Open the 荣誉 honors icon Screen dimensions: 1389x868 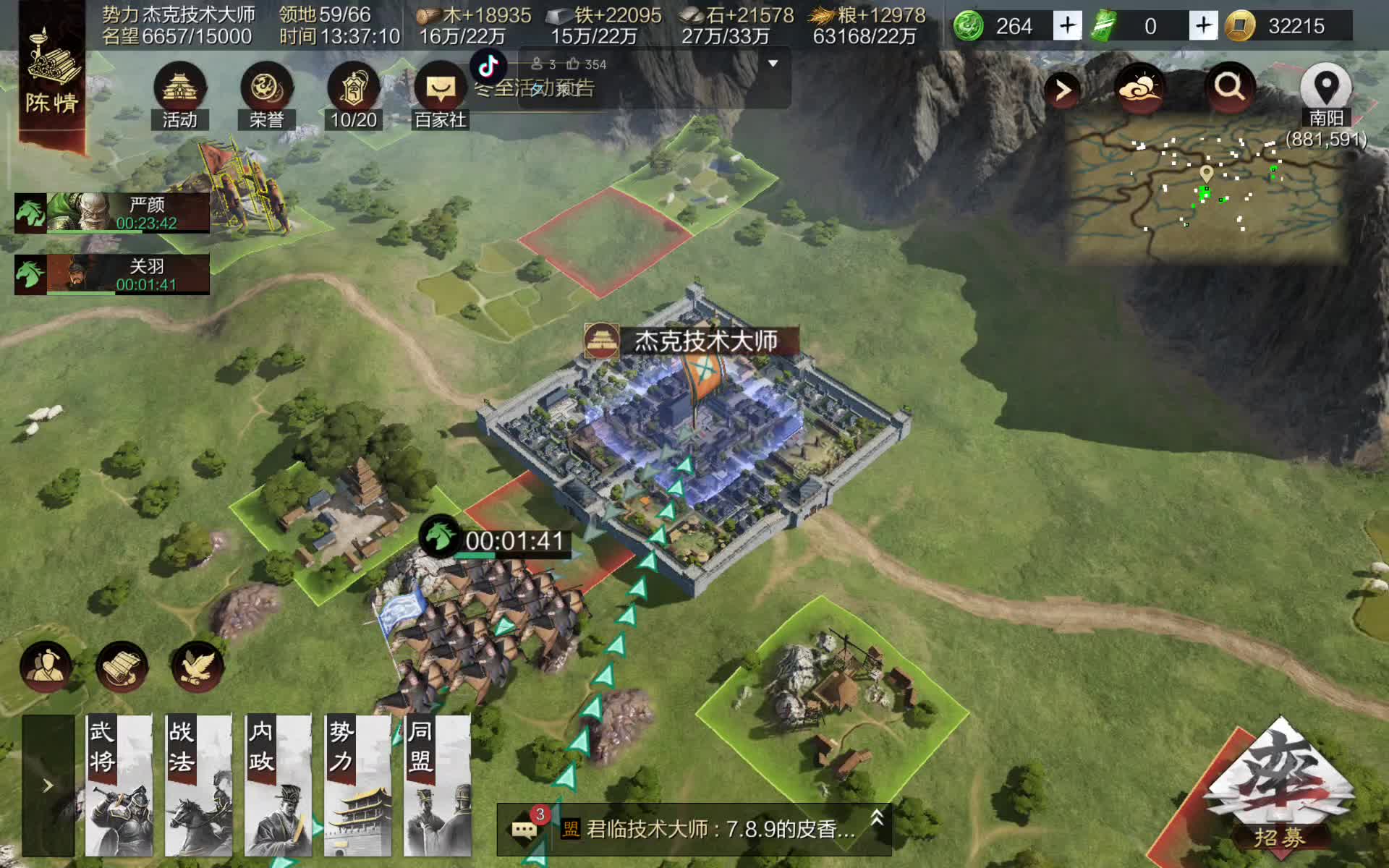tap(266, 94)
